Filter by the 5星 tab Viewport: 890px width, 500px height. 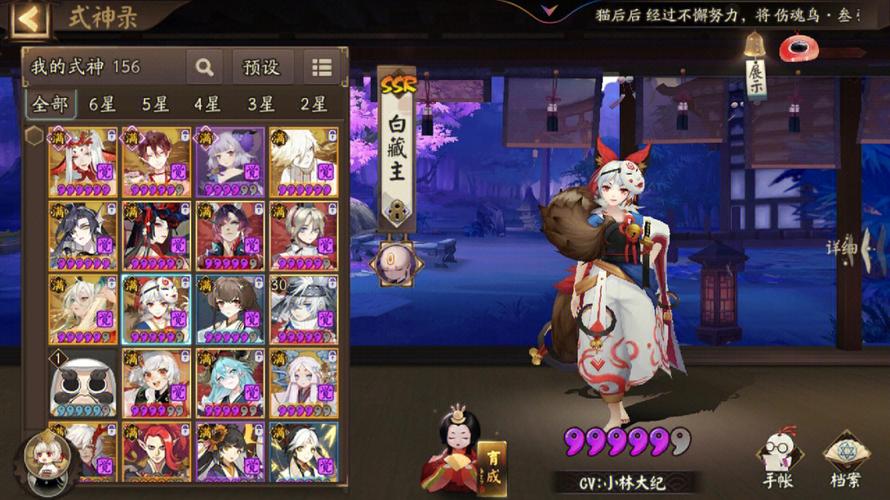point(155,104)
